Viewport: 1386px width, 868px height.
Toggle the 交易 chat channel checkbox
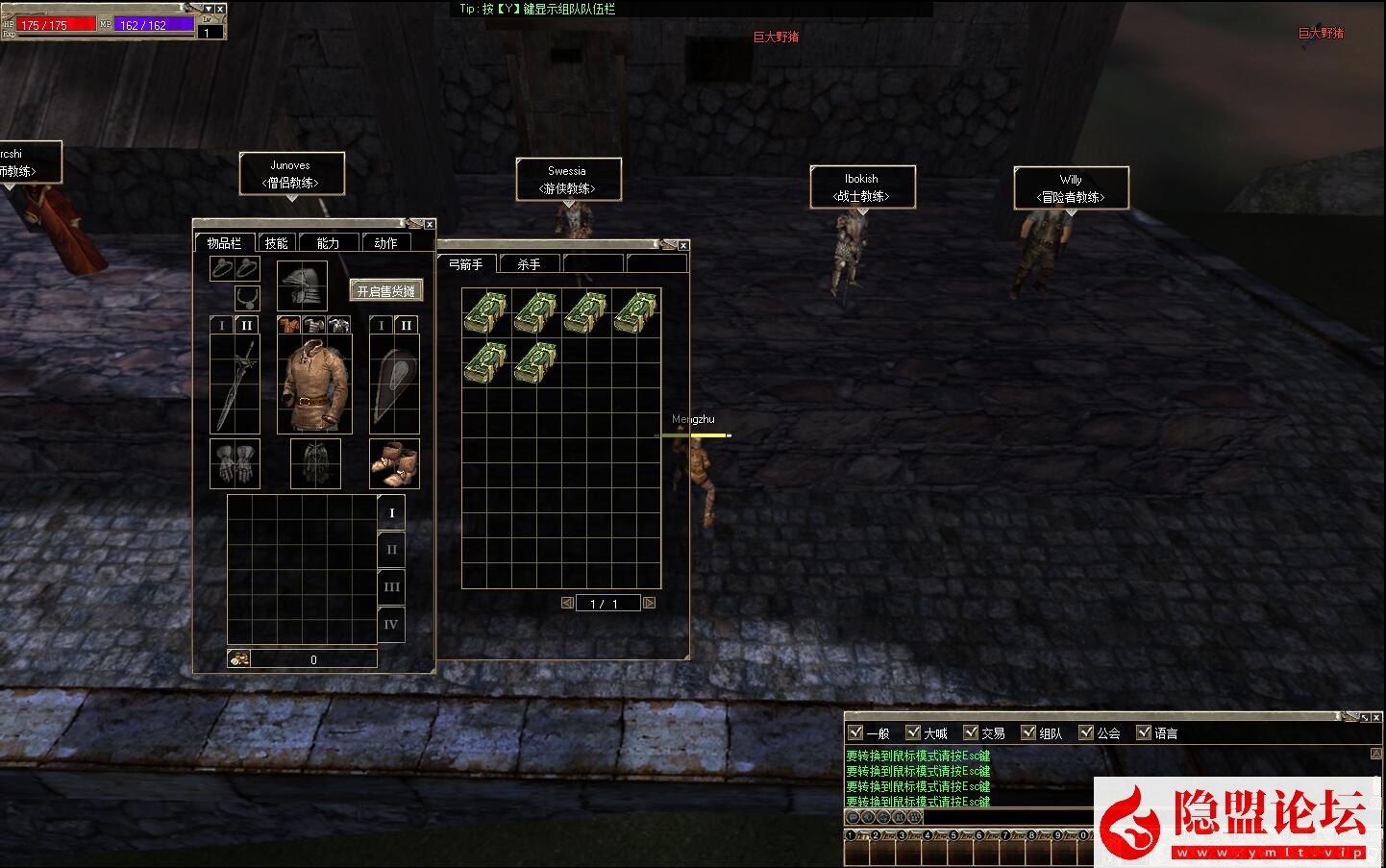pyautogui.click(x=971, y=732)
